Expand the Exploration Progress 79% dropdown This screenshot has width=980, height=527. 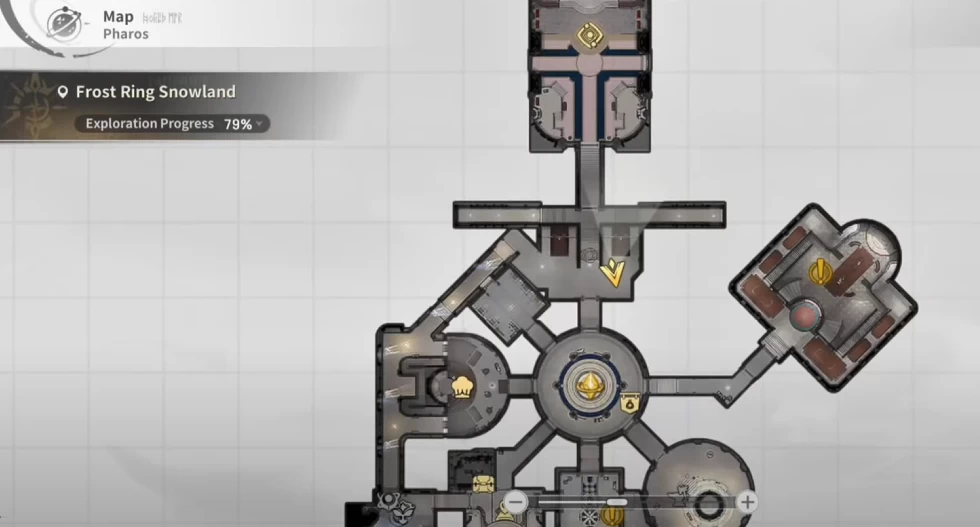point(260,124)
